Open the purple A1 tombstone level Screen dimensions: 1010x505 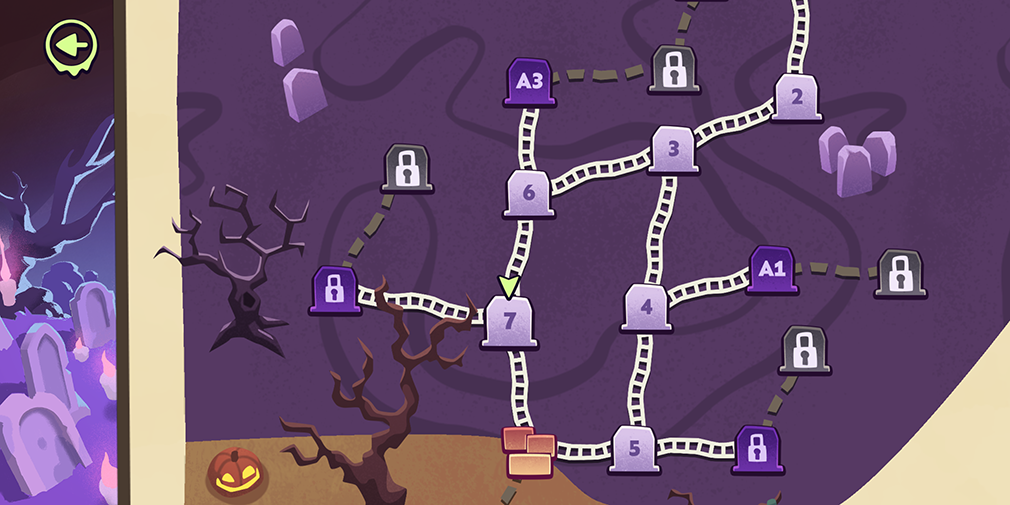click(773, 270)
